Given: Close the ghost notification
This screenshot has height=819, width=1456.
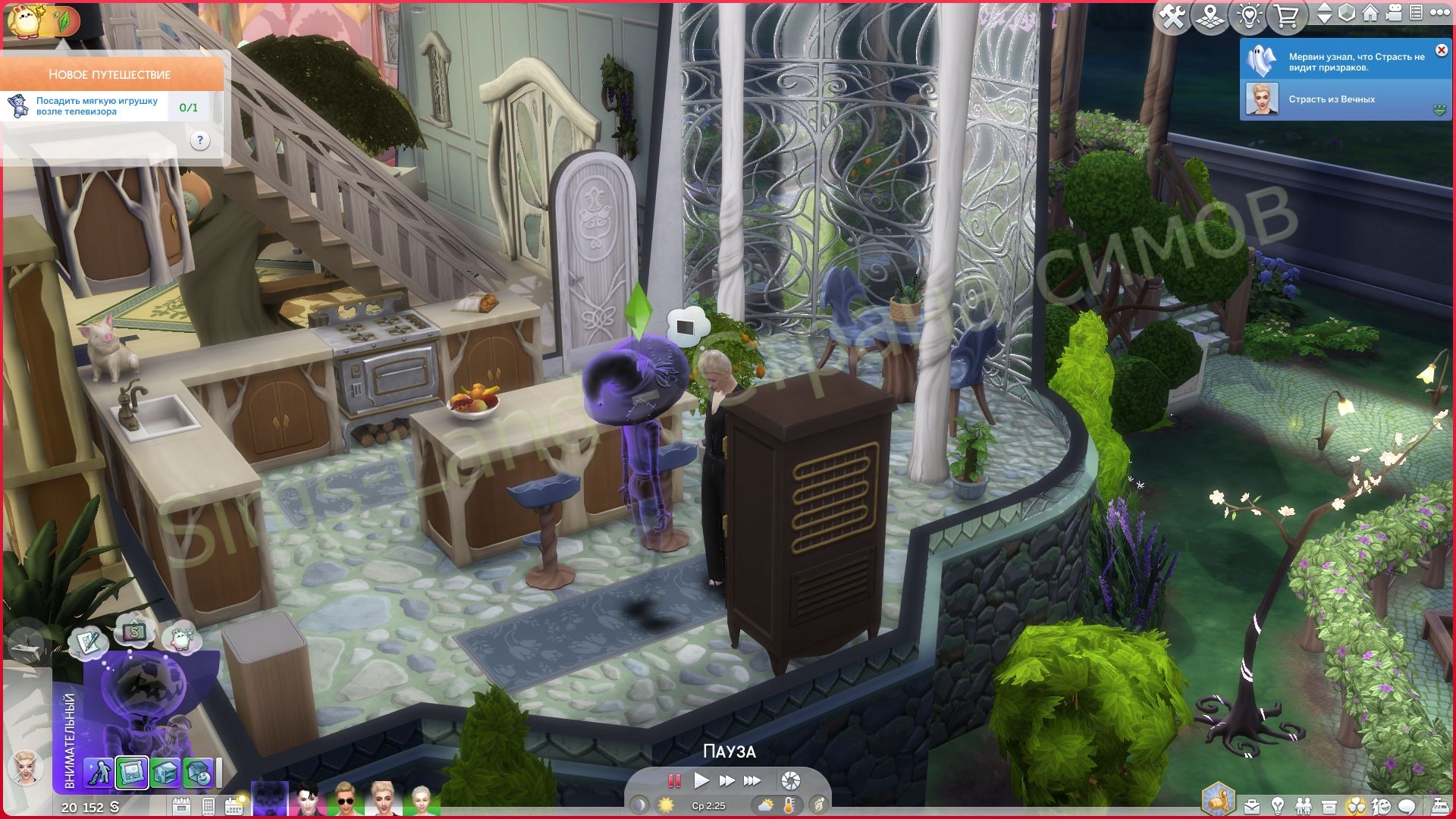Looking at the screenshot, I should pyautogui.click(x=1441, y=50).
